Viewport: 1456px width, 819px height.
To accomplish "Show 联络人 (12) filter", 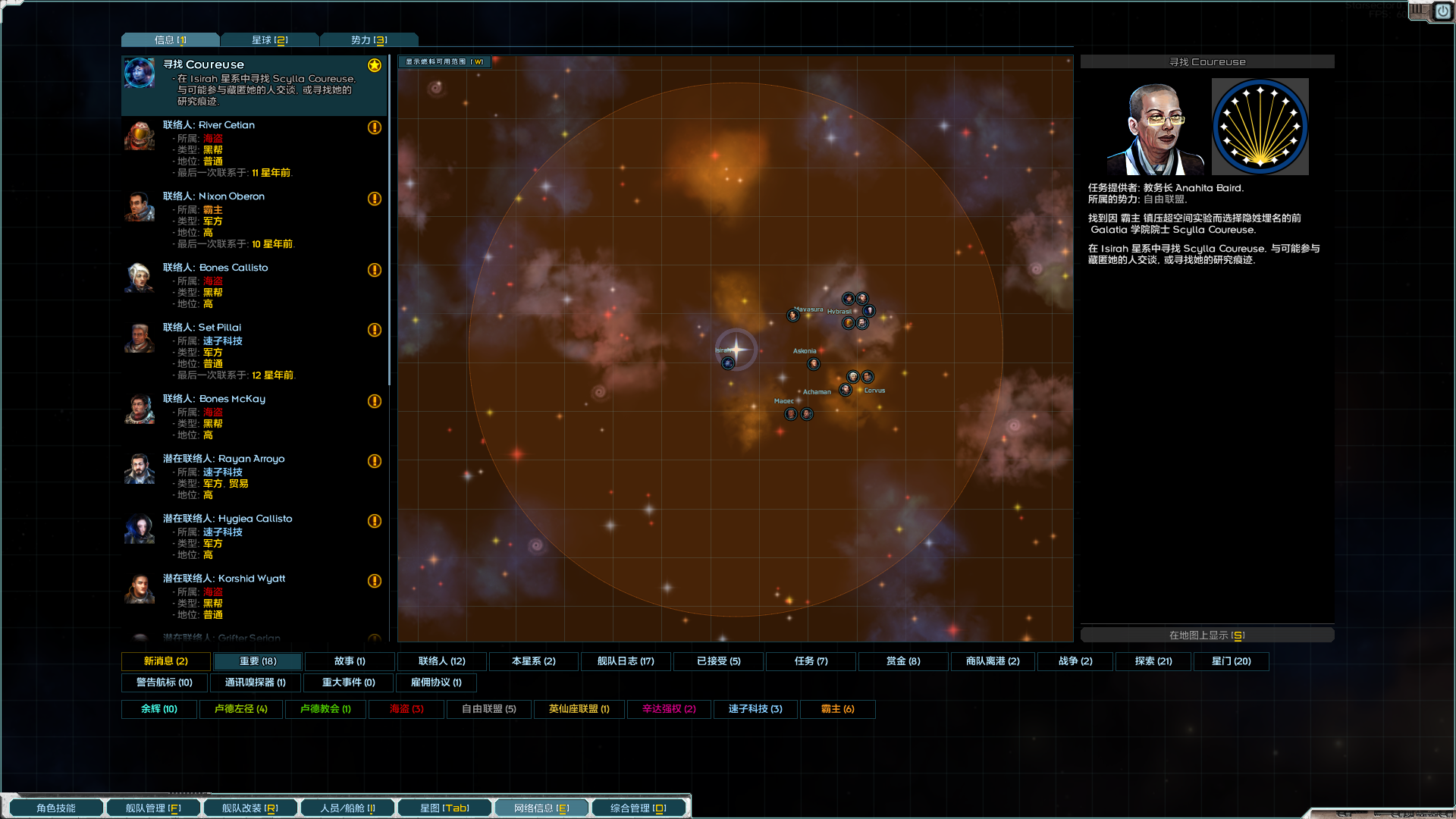I will 442,661.
